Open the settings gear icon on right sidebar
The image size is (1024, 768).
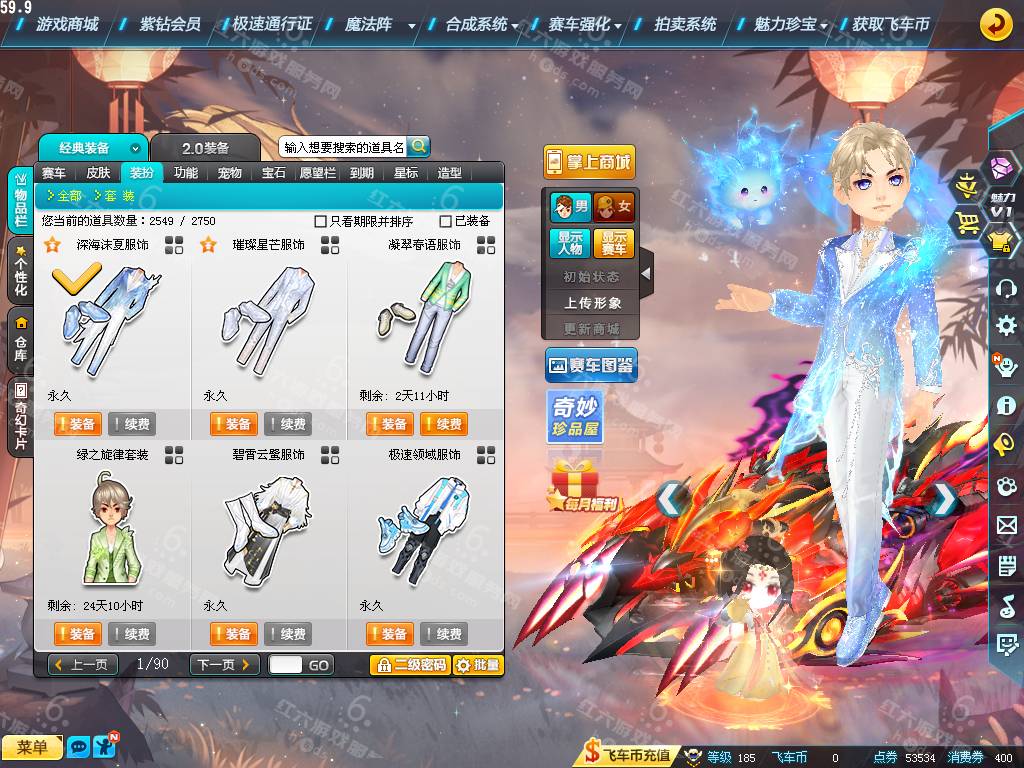(x=1006, y=325)
